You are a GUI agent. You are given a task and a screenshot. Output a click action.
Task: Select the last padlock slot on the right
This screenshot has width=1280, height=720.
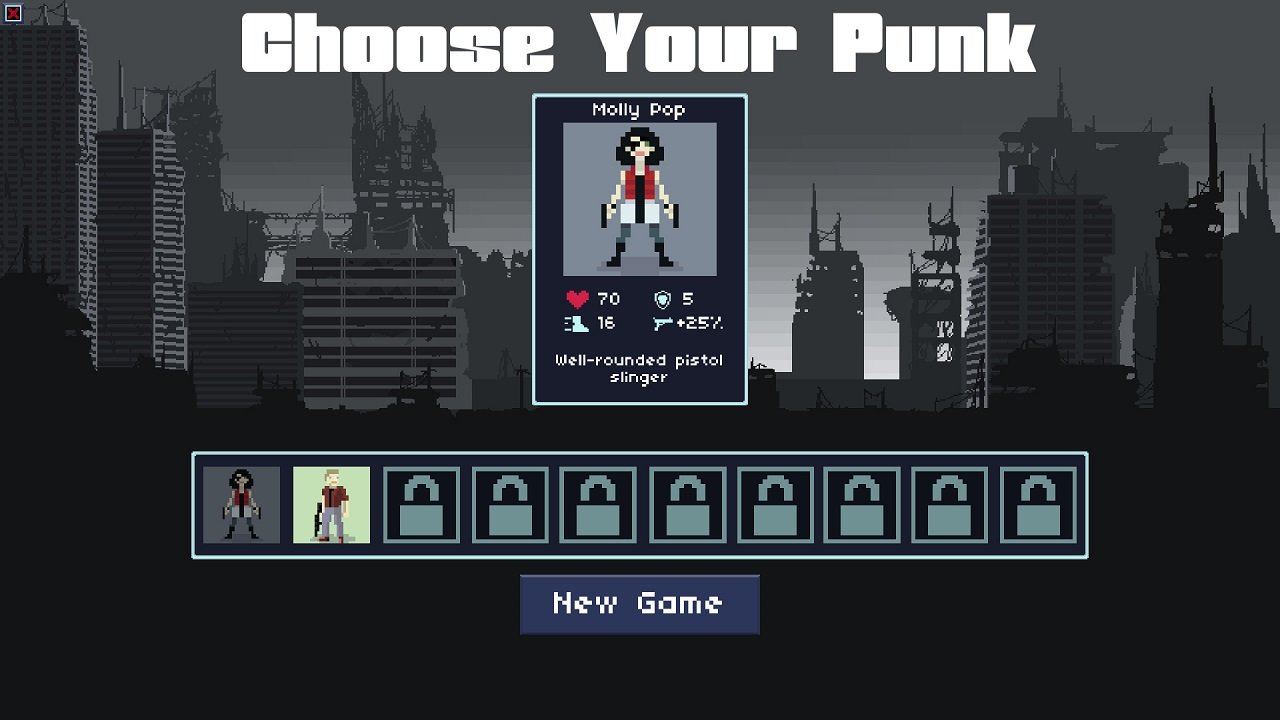coord(1038,505)
